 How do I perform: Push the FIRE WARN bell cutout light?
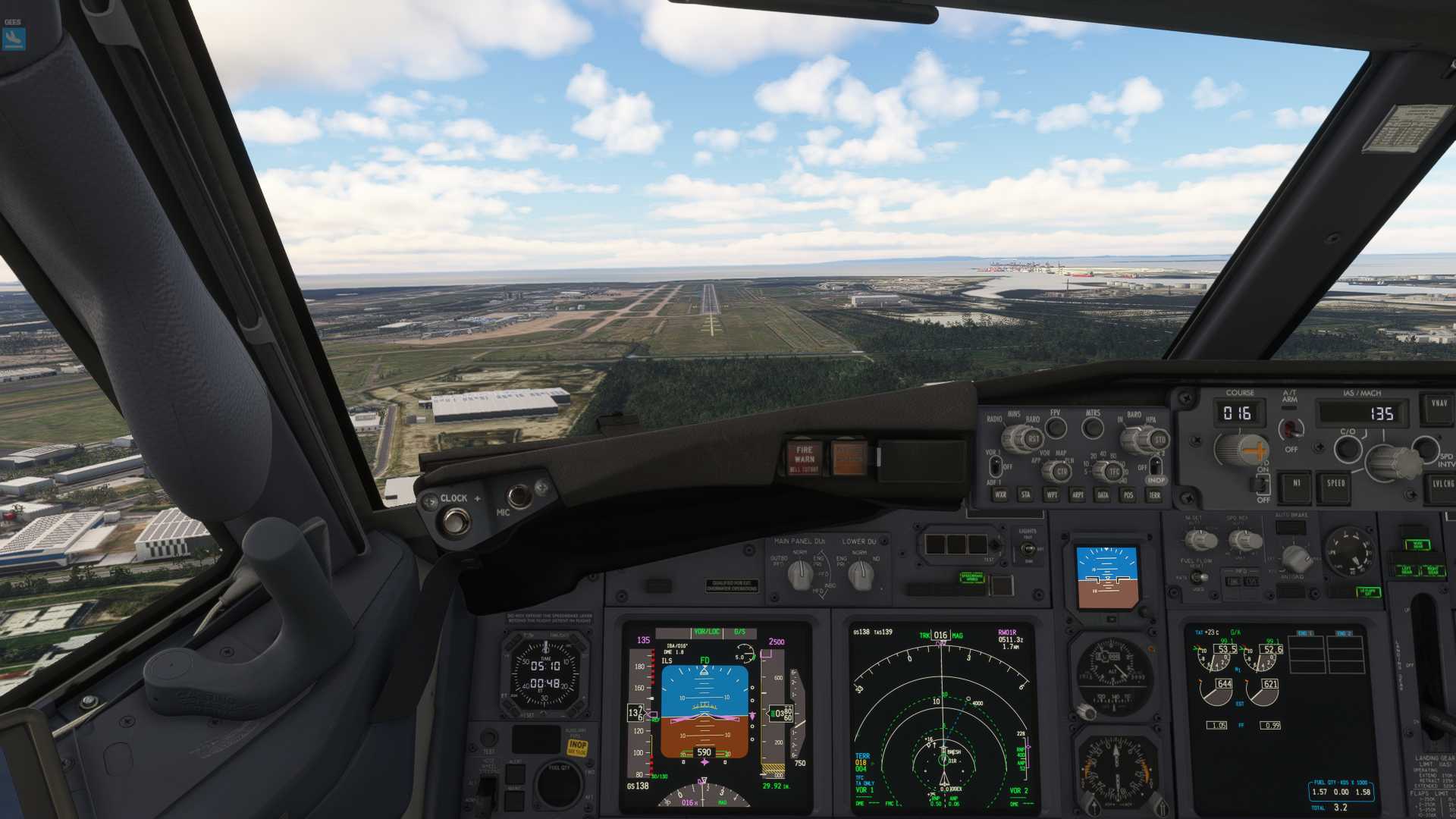tap(804, 457)
